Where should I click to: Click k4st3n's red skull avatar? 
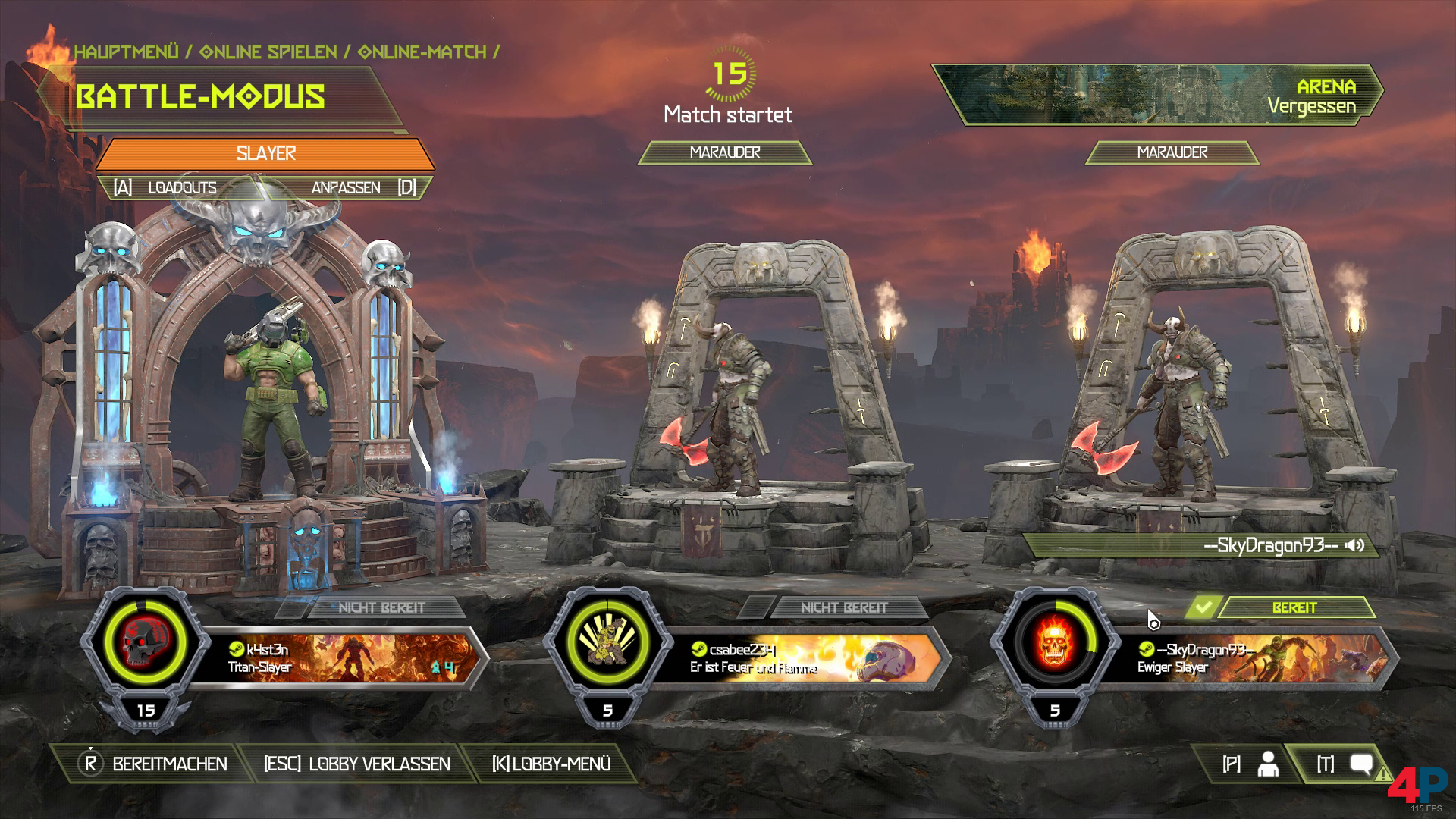coord(144,643)
